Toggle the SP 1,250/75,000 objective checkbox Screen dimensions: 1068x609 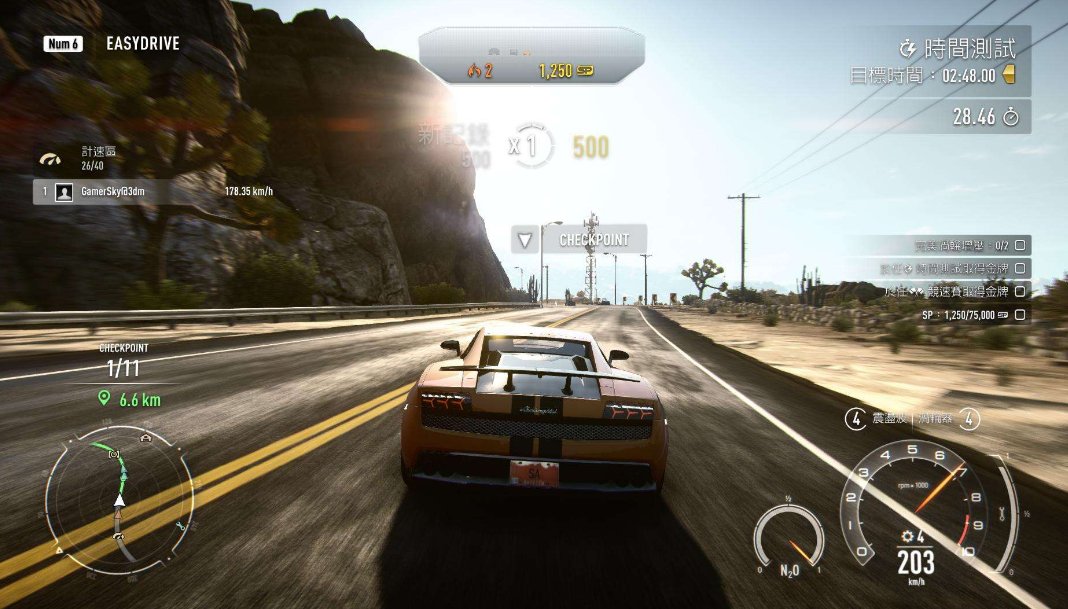(x=1020, y=315)
